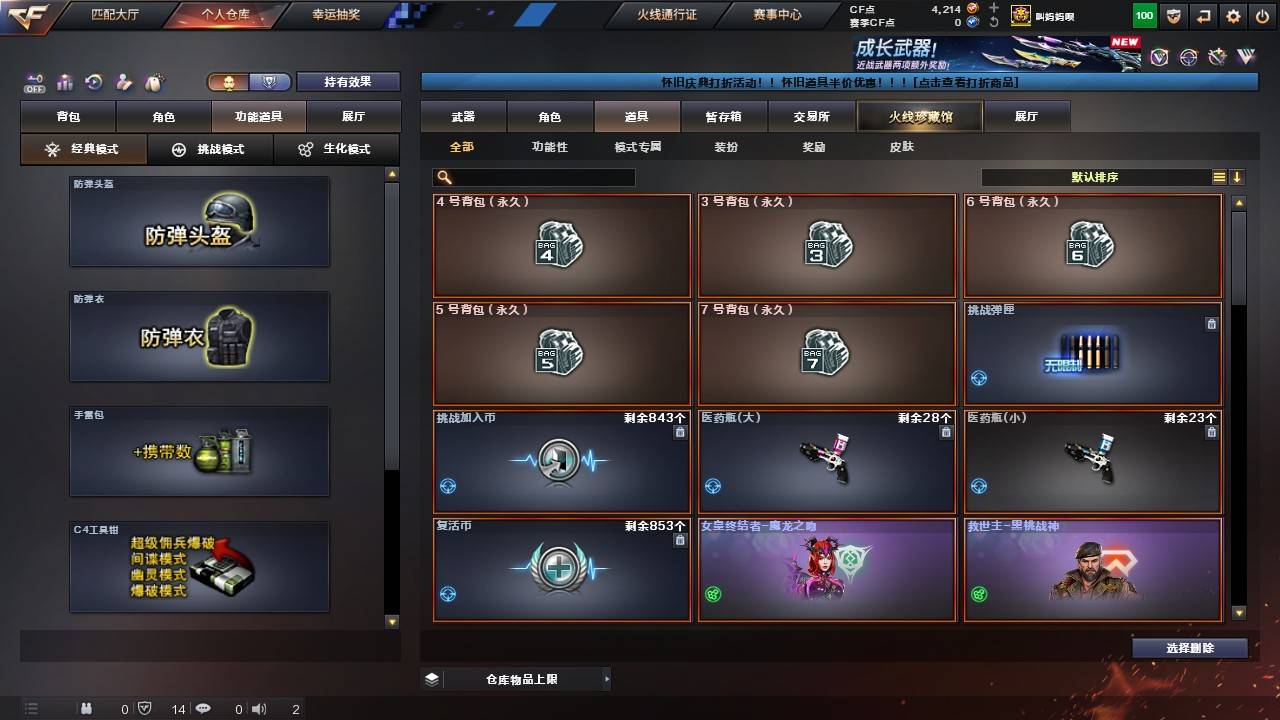Click the 叫妈妈眼 avatar icon in the top bar

[1019, 15]
